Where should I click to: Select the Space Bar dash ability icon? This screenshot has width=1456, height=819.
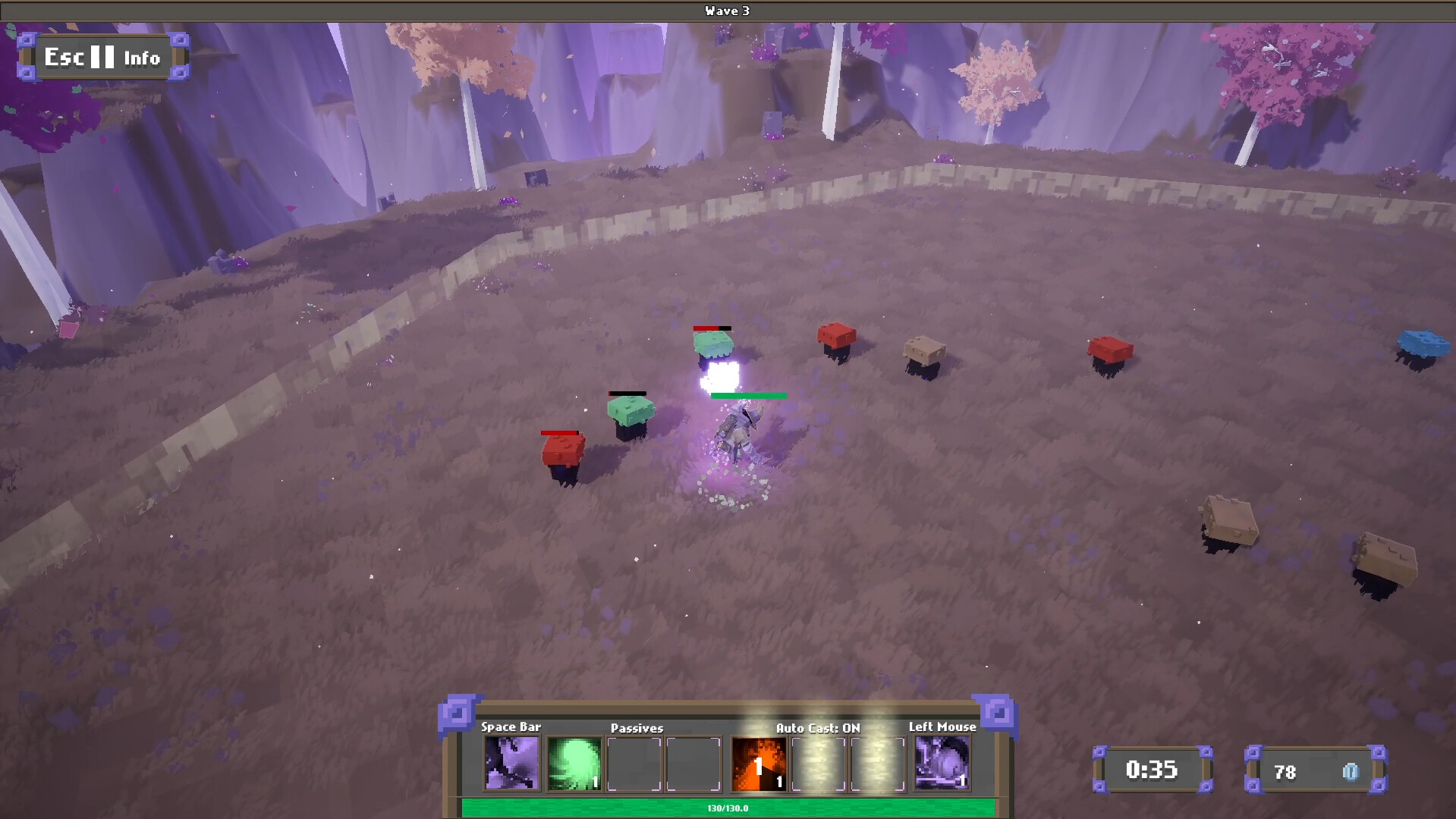pos(511,763)
